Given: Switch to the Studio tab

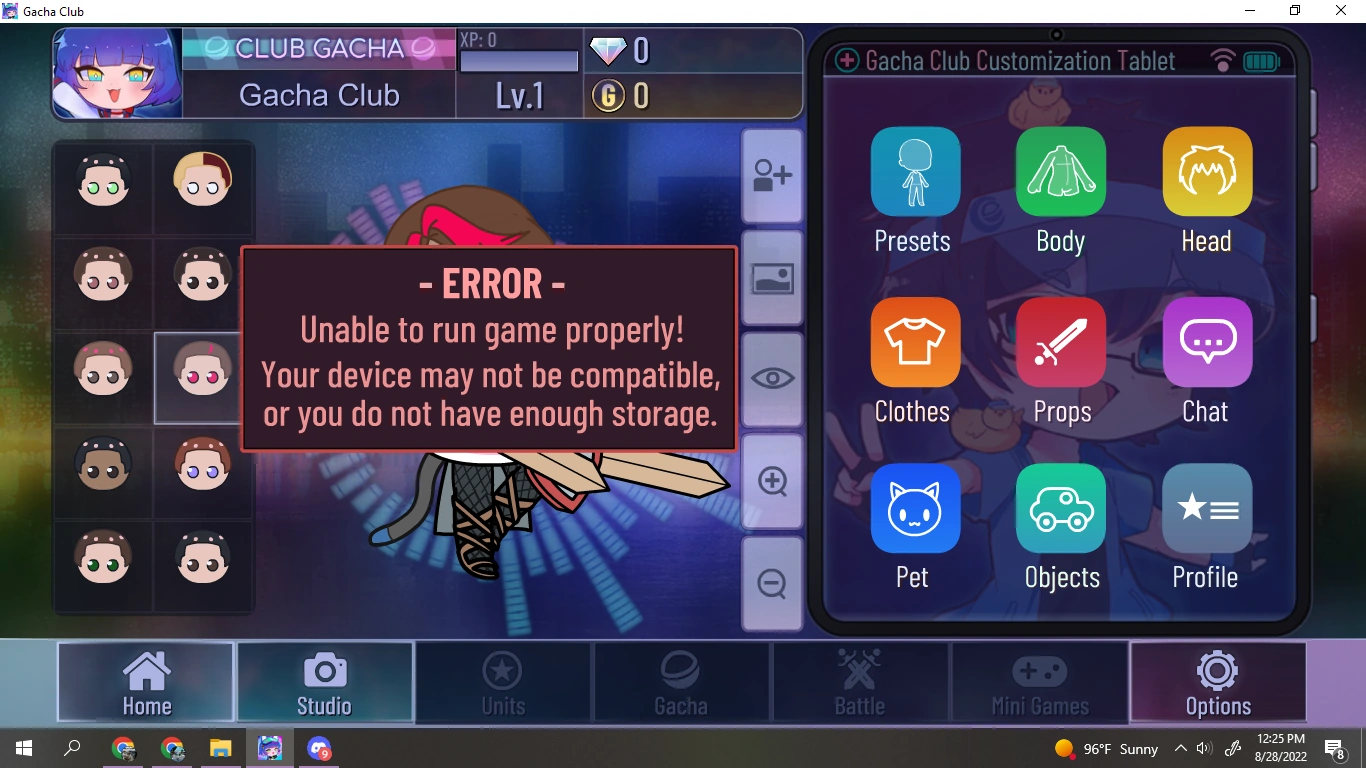Looking at the screenshot, I should 325,682.
